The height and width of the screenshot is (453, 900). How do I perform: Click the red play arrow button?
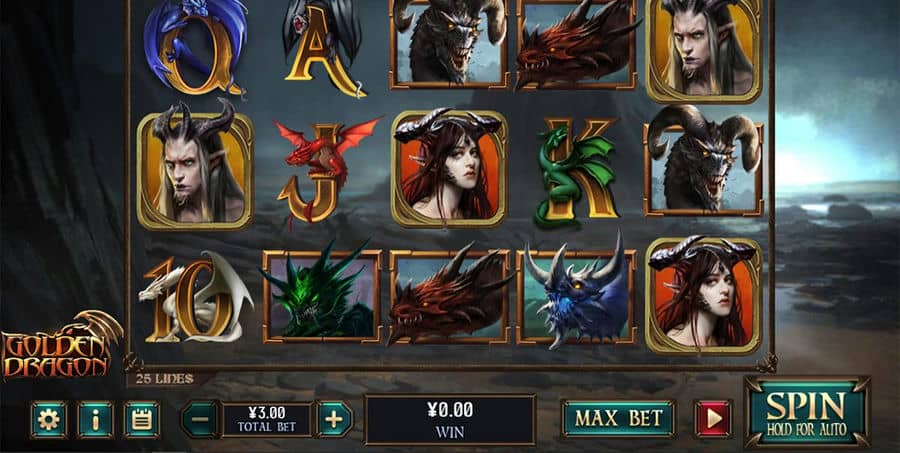pos(713,419)
